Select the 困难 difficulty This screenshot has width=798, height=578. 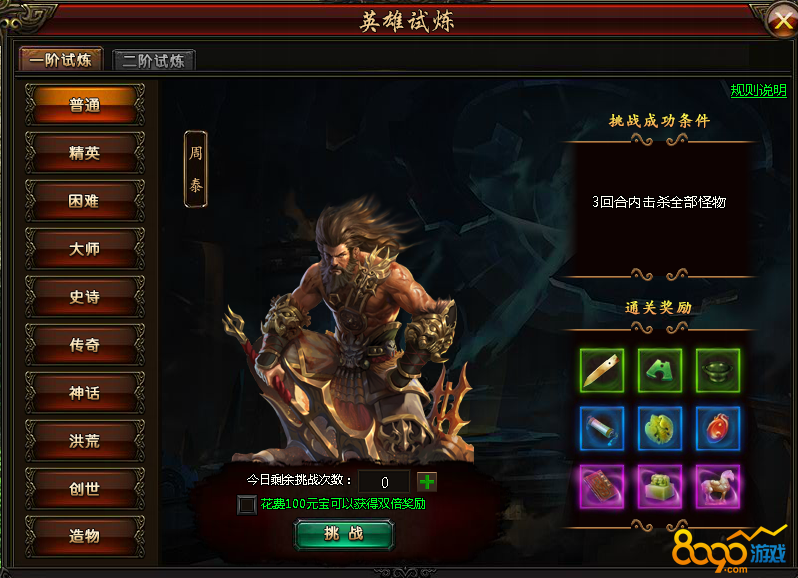[85, 201]
